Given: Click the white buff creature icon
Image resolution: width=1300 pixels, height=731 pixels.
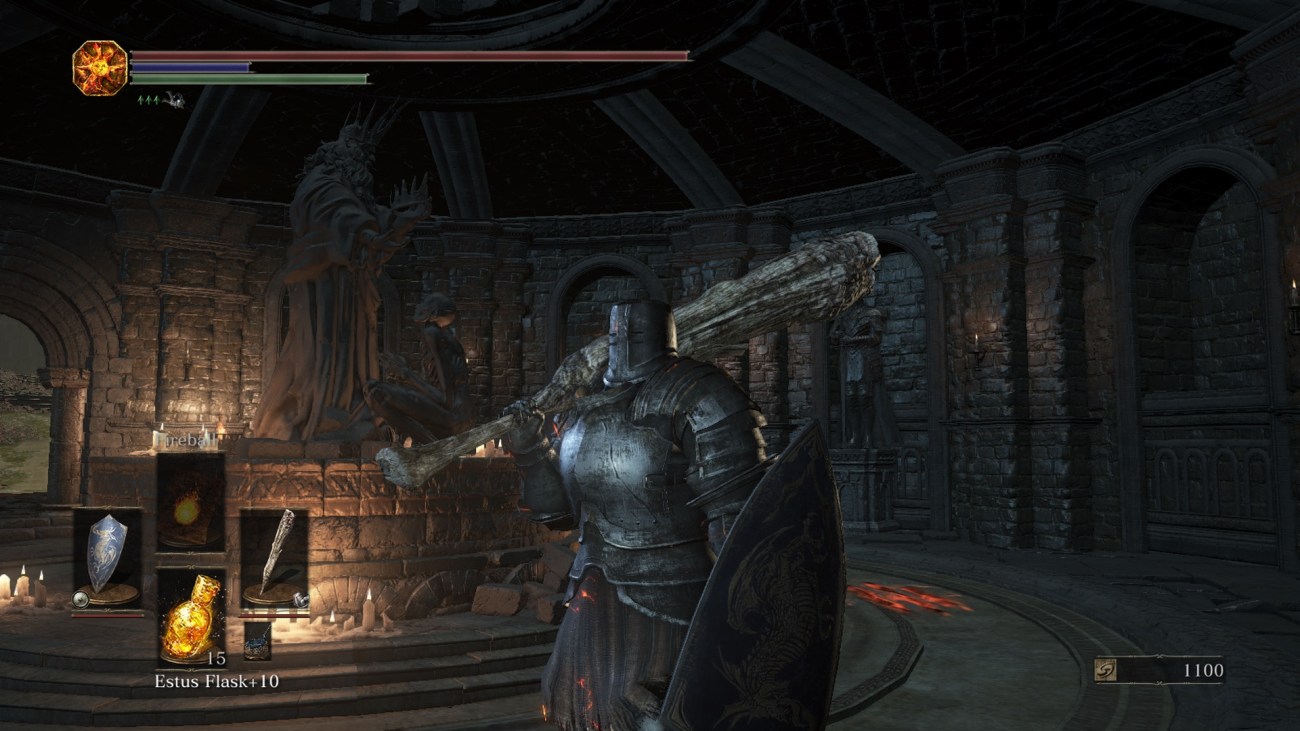Looking at the screenshot, I should [x=172, y=99].
